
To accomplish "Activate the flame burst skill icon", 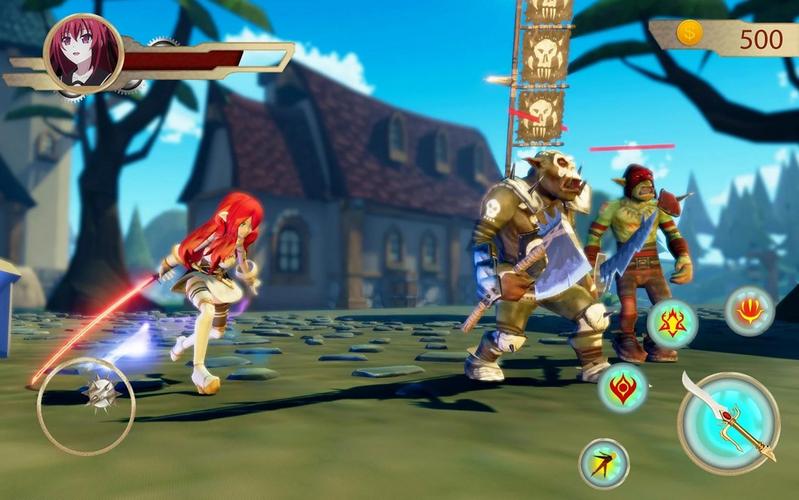I will click(x=749, y=310).
